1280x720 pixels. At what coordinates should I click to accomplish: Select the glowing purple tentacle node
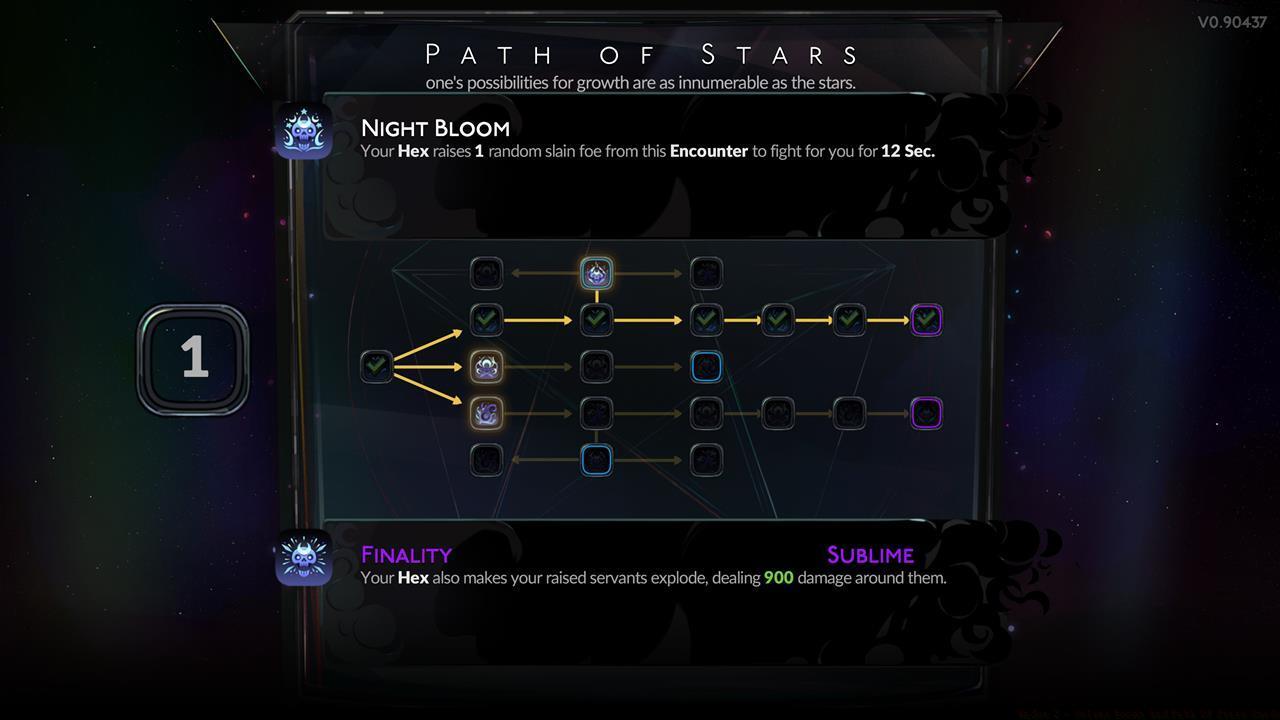486,412
